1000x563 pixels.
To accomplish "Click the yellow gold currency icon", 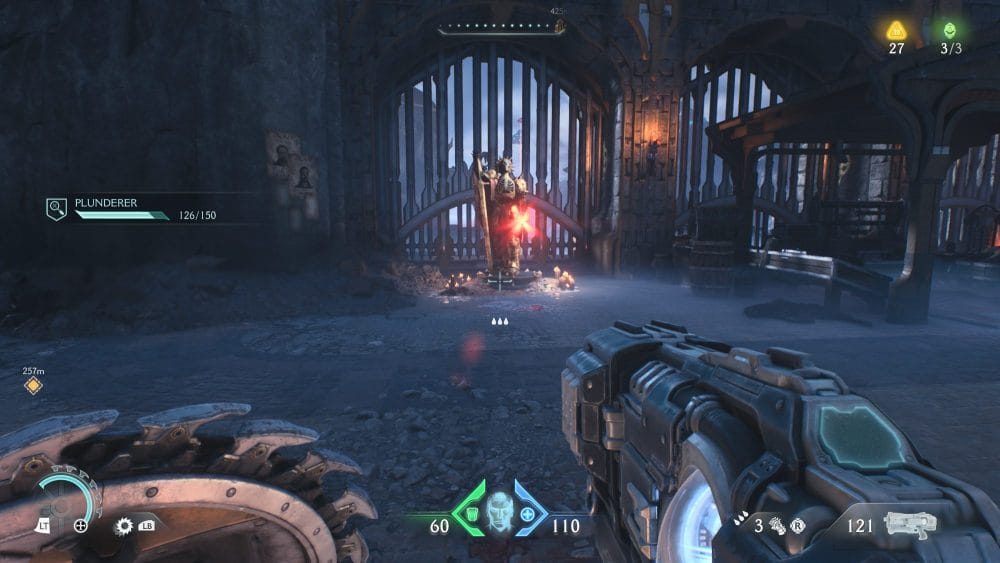I will click(x=896, y=30).
